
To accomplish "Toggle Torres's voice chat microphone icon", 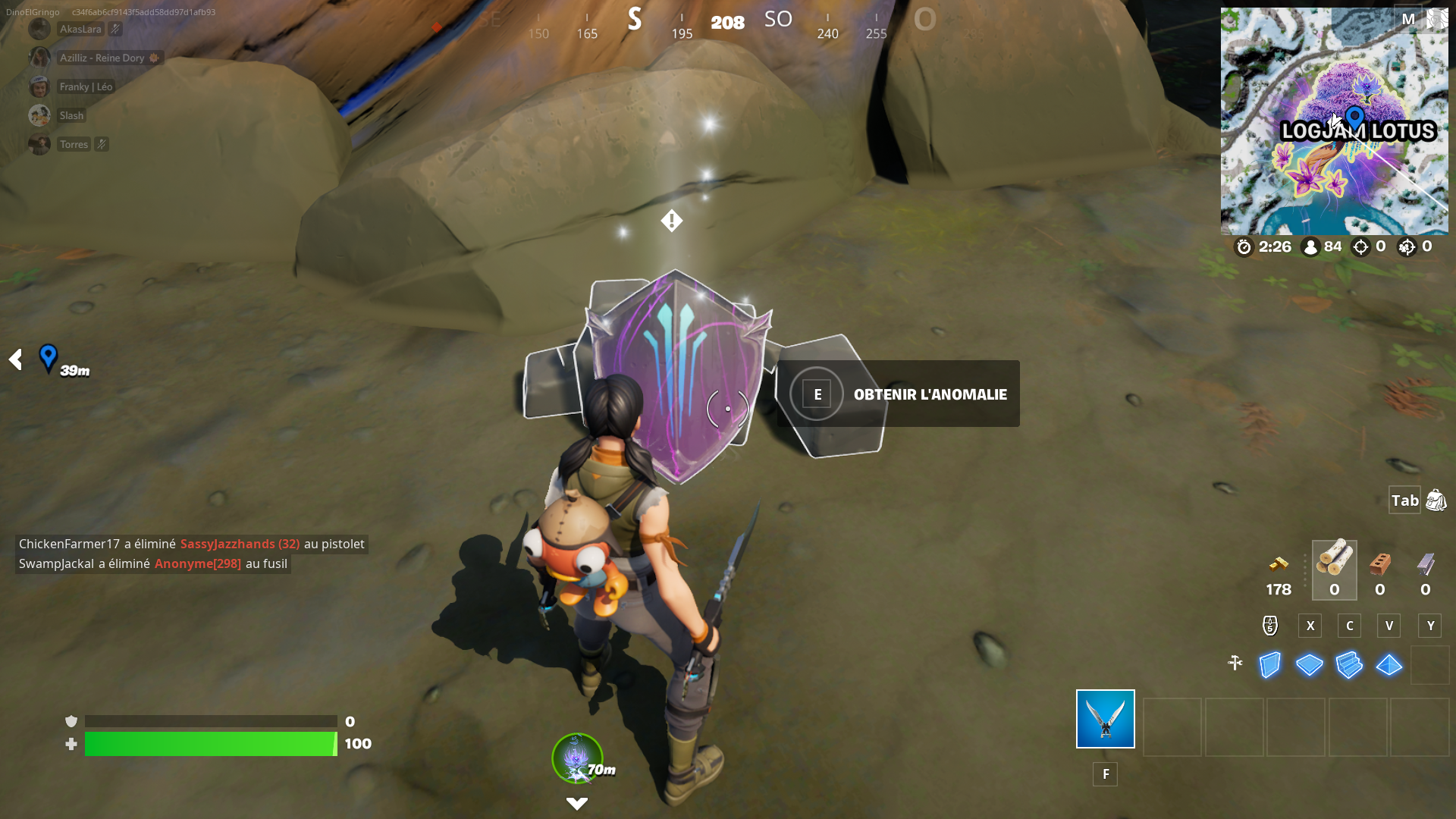I will [102, 143].
